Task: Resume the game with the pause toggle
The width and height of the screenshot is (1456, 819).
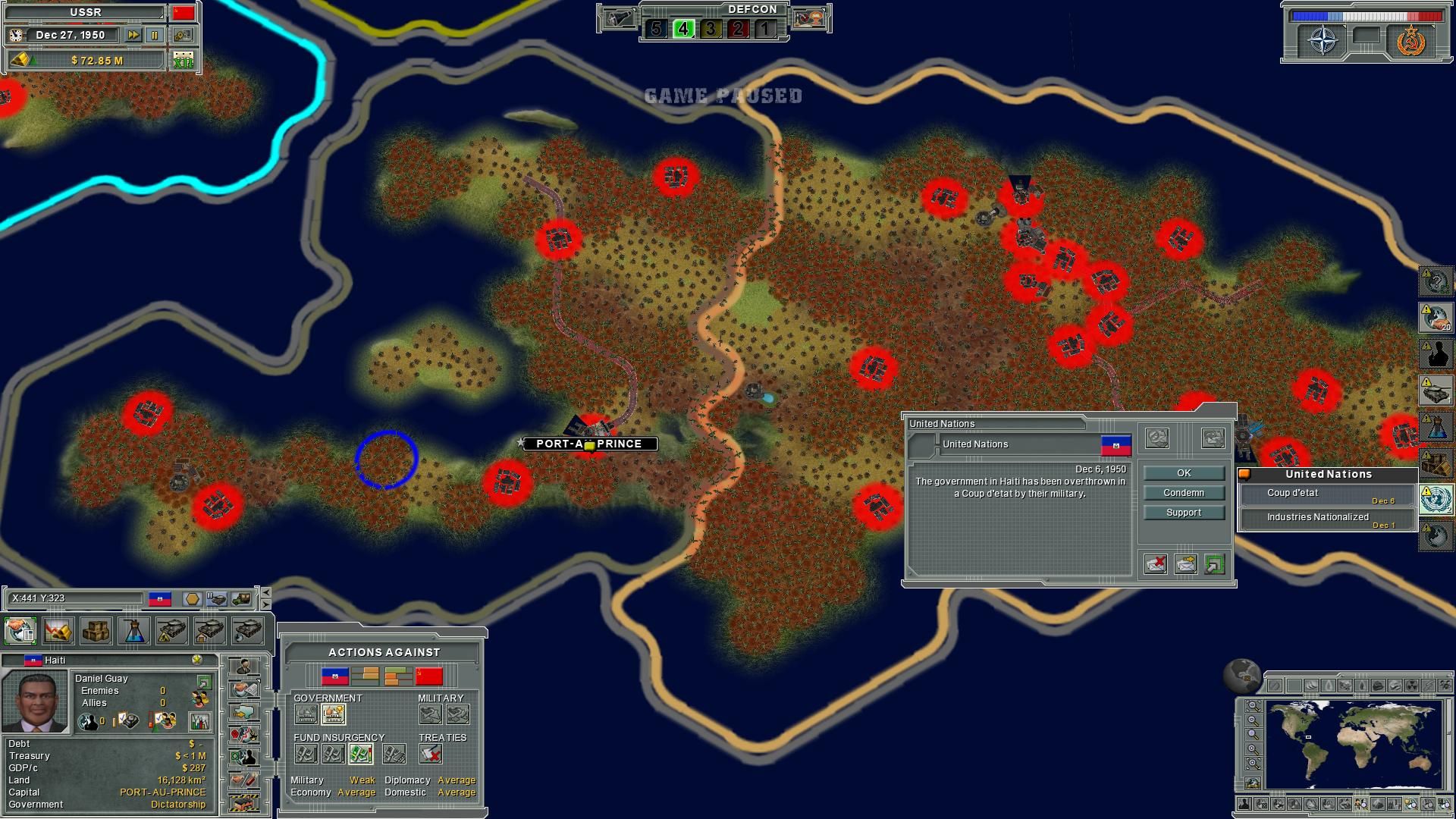Action: (156, 34)
